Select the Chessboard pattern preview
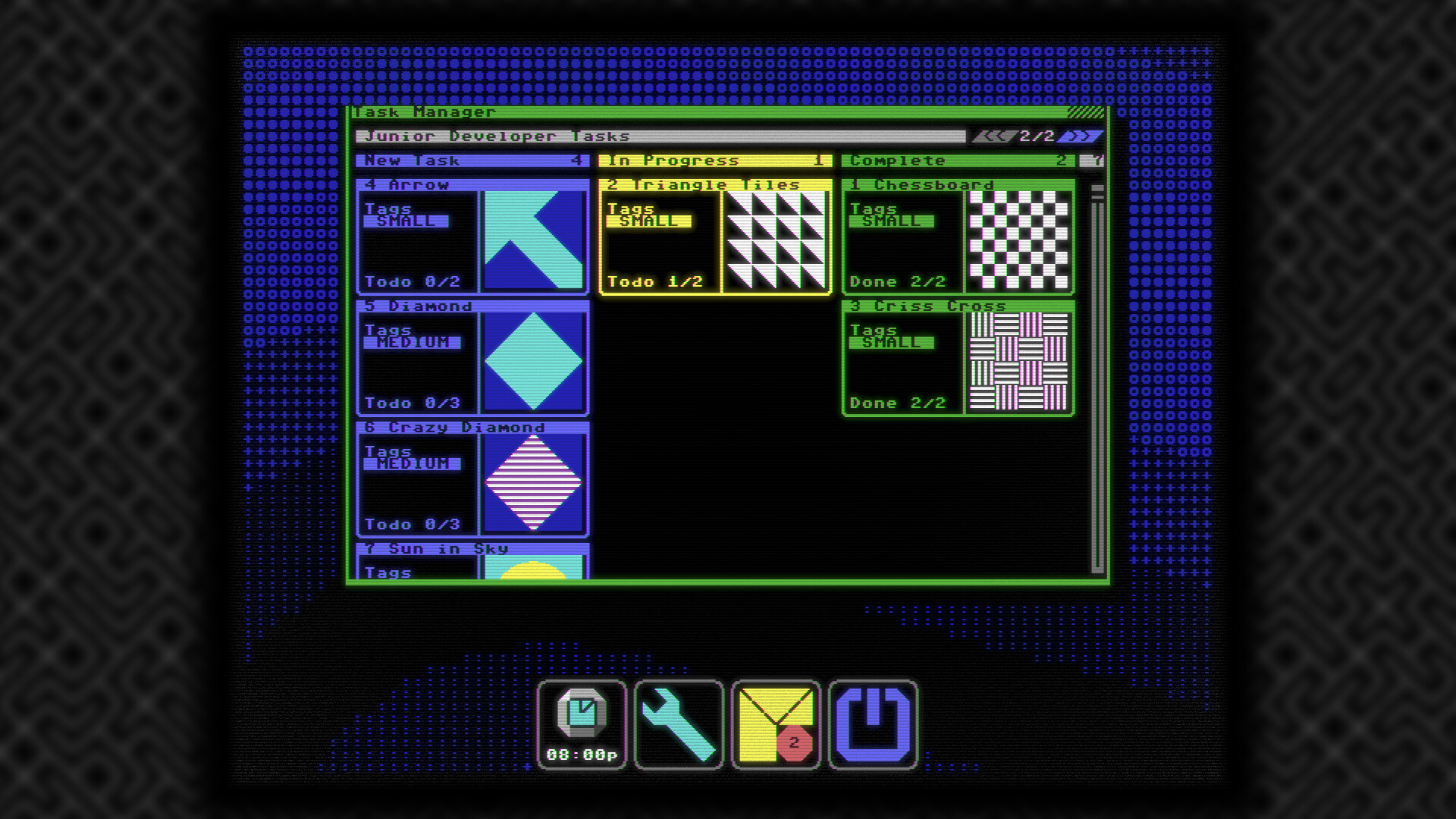Viewport: 1456px width, 819px height. pos(1020,239)
